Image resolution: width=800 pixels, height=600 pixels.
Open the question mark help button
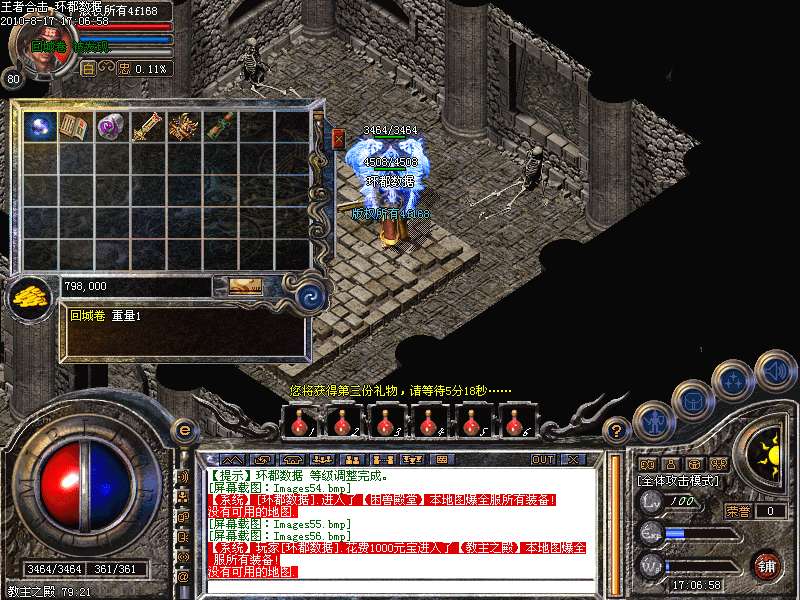[x=618, y=431]
